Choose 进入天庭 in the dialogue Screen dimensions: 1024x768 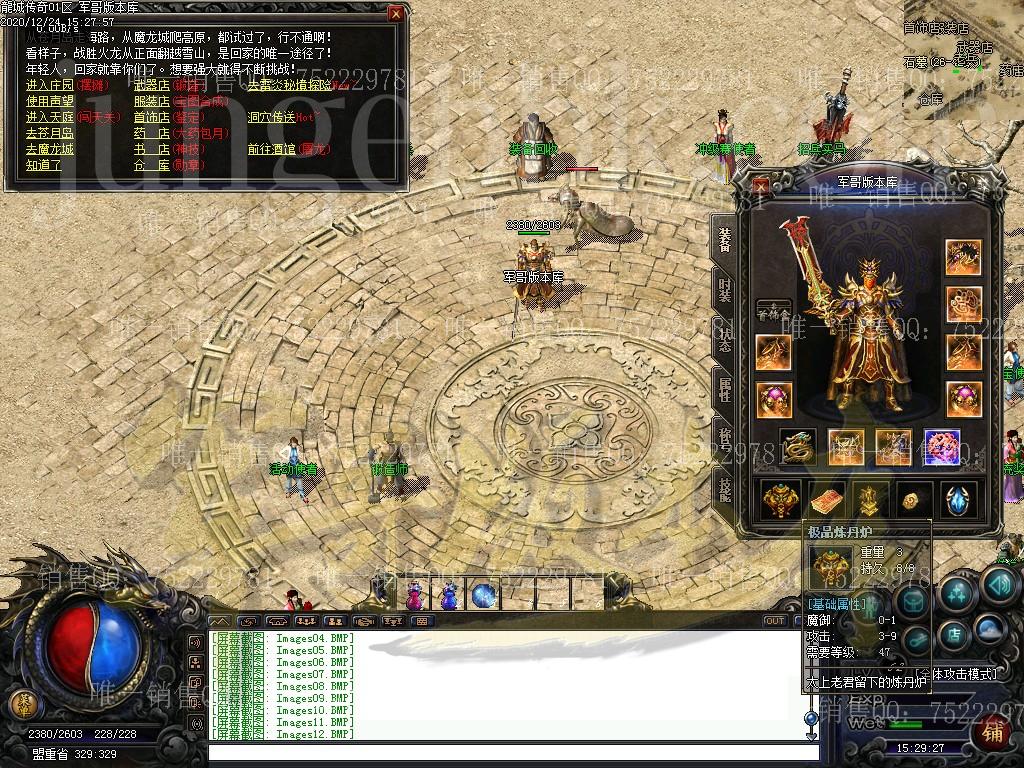coord(50,117)
